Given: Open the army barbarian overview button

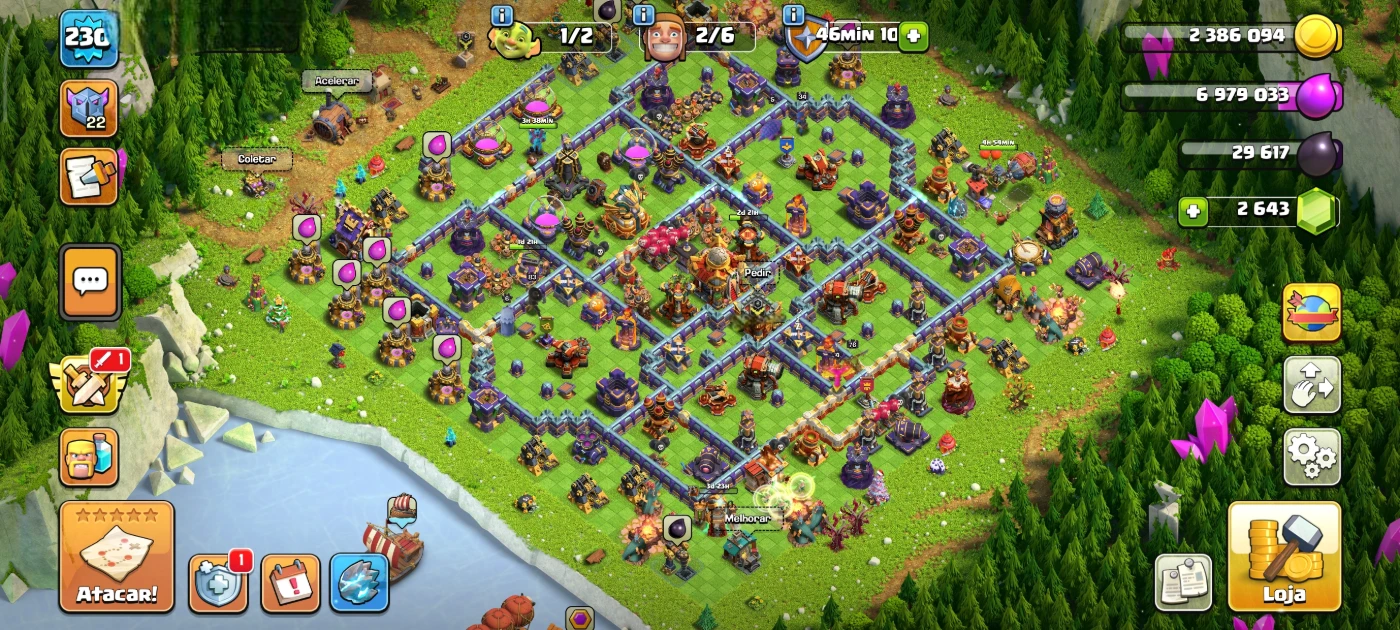Looking at the screenshot, I should point(89,458).
